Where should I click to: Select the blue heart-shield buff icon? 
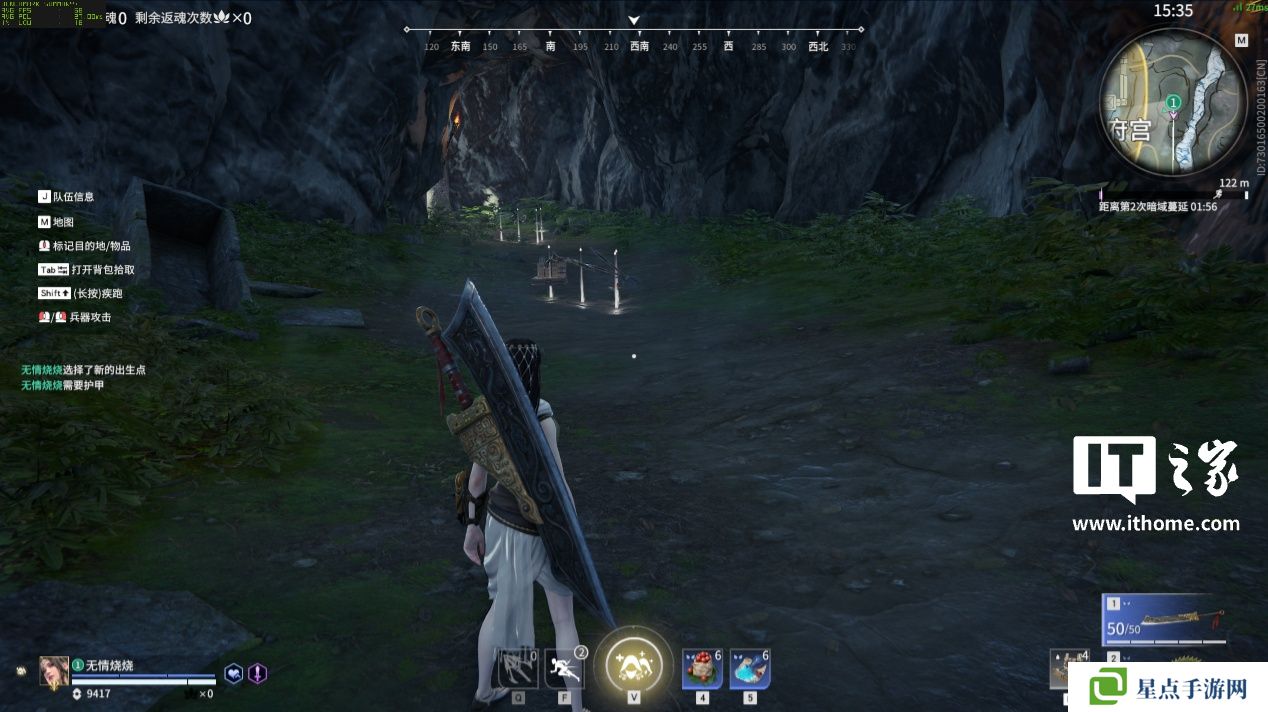(x=233, y=673)
